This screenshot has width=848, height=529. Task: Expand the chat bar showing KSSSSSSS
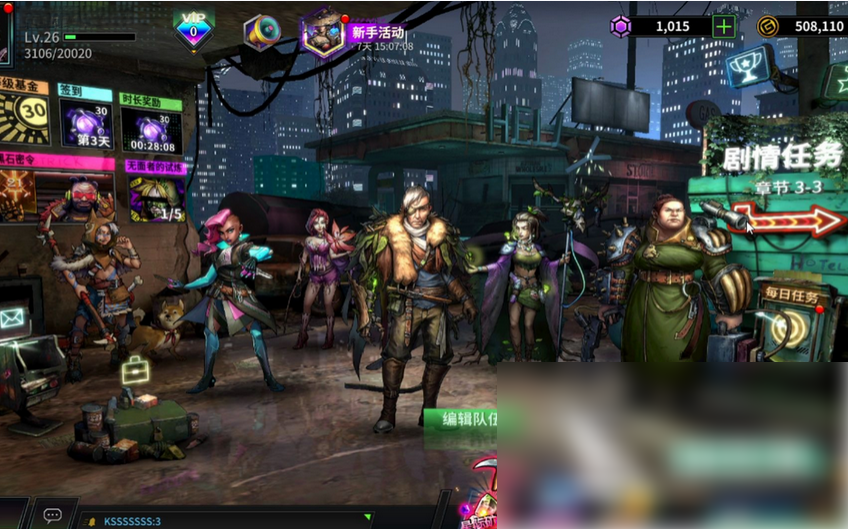230,520
